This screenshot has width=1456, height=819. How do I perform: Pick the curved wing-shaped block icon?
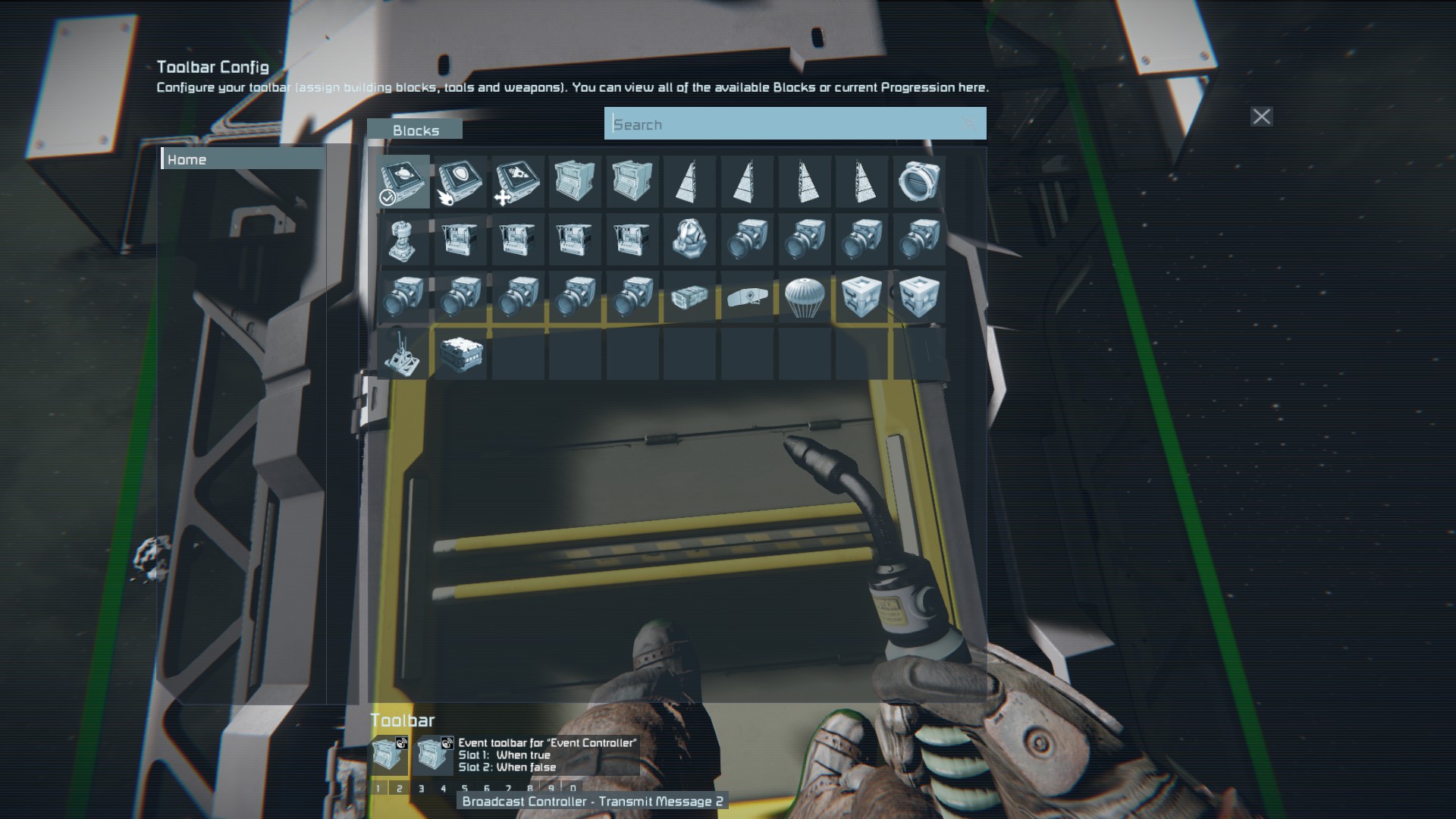(747, 297)
